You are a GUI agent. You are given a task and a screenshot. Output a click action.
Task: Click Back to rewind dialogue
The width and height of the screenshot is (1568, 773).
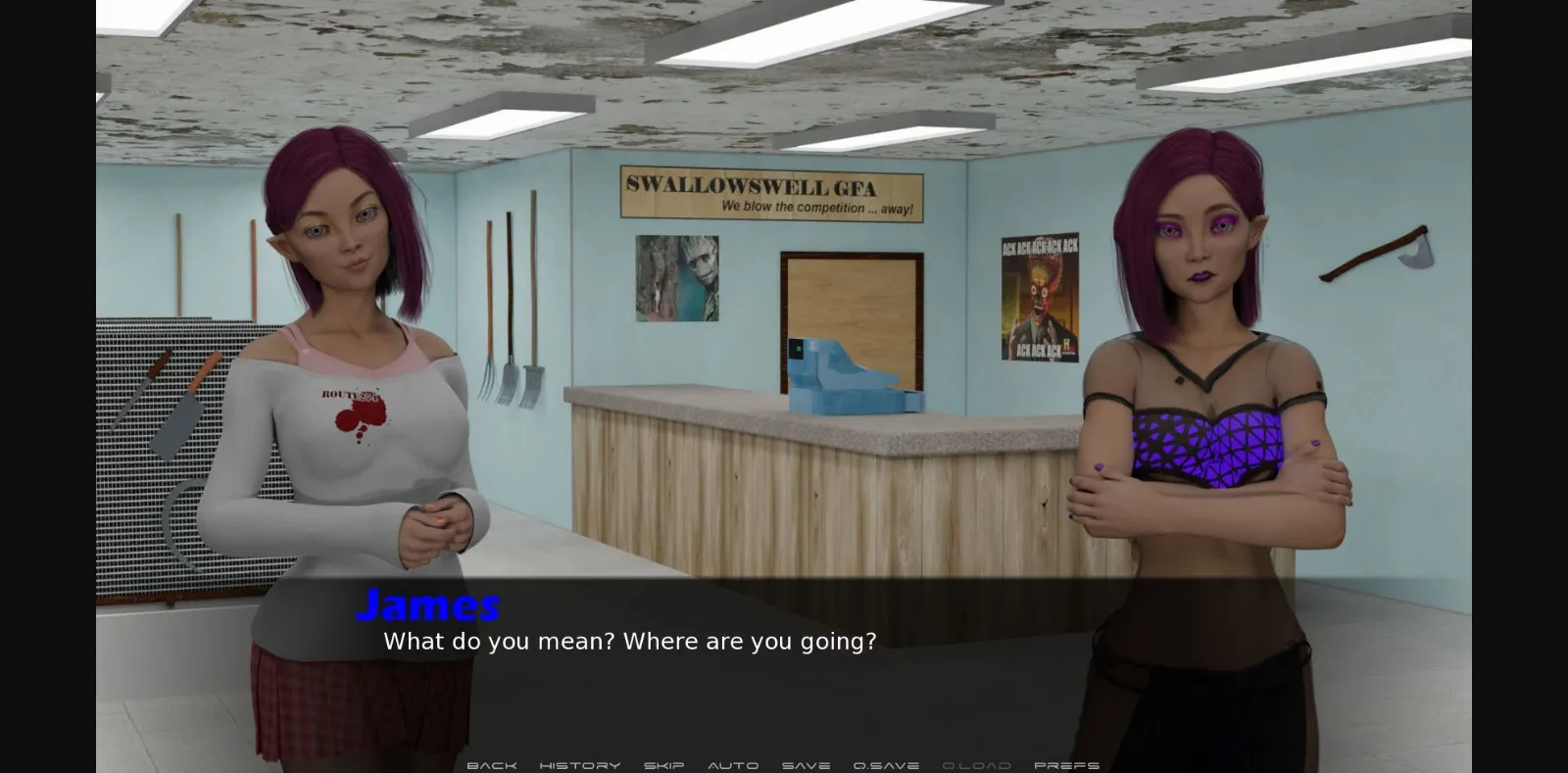coord(492,765)
